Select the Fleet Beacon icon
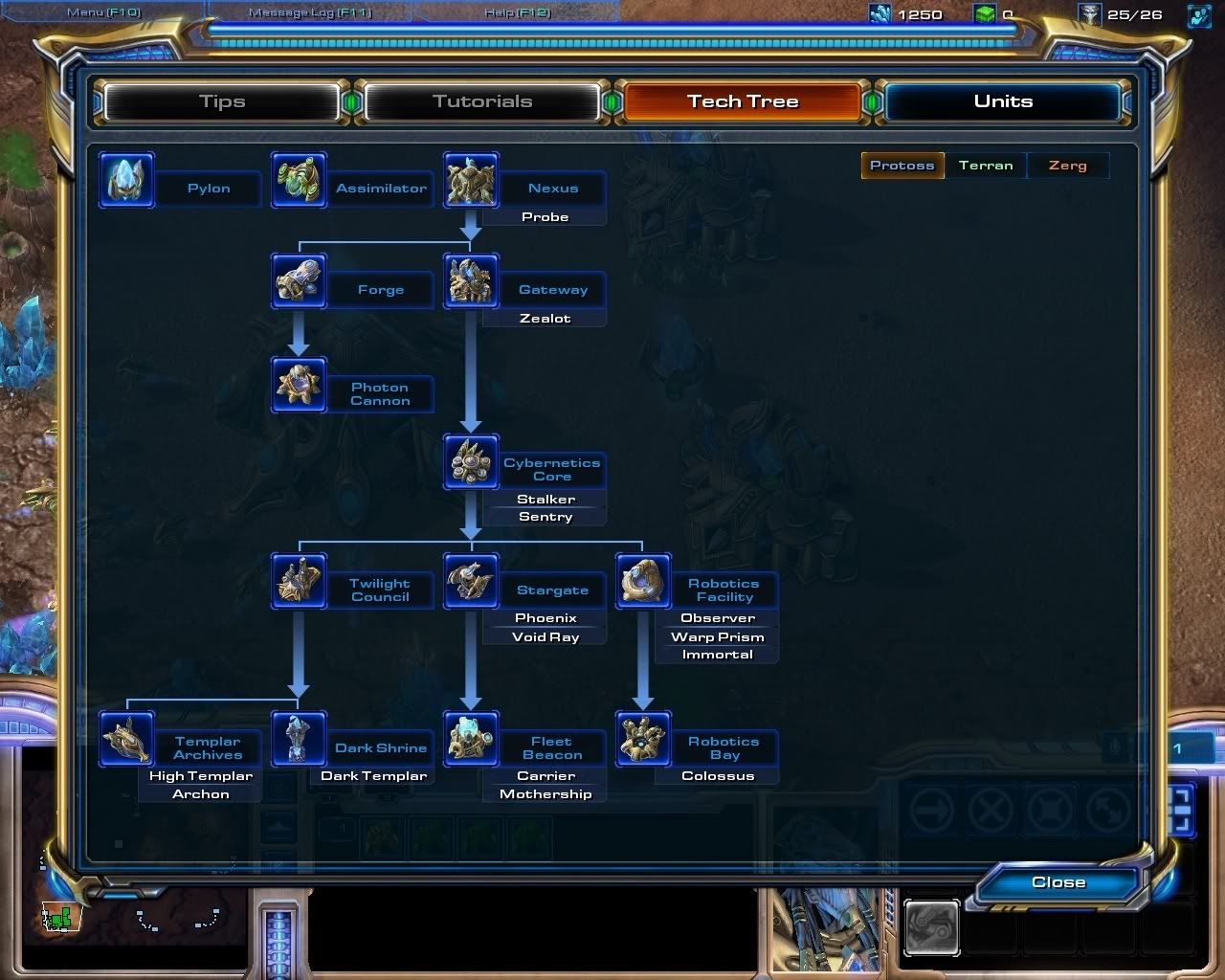This screenshot has height=980, width=1225. point(471,740)
